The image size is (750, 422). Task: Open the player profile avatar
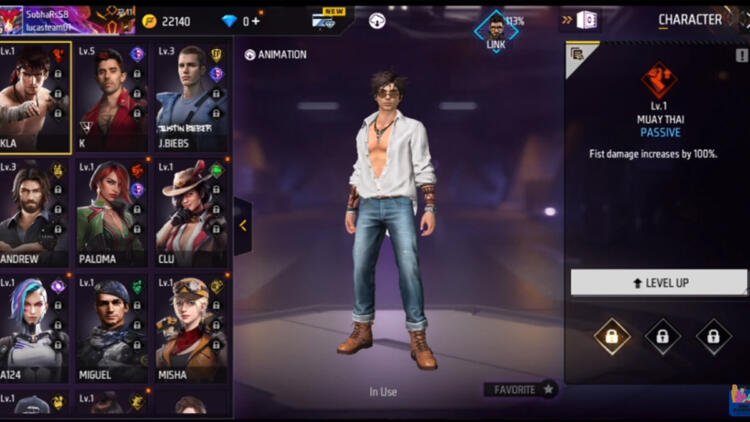pos(11,18)
